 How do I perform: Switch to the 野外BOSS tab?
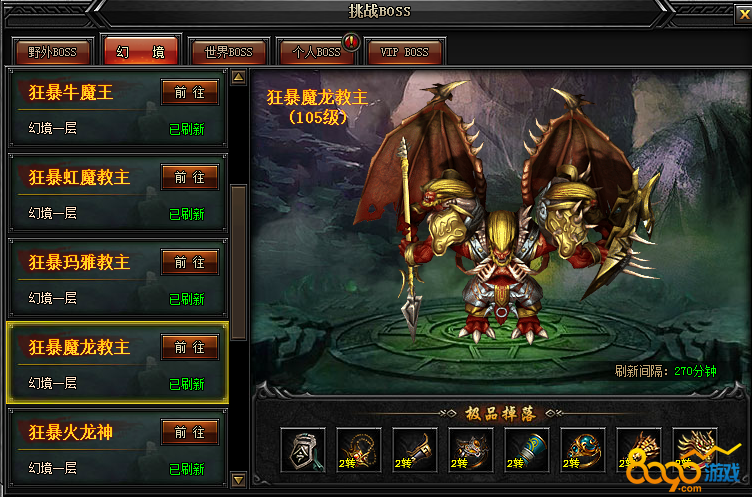[x=50, y=51]
